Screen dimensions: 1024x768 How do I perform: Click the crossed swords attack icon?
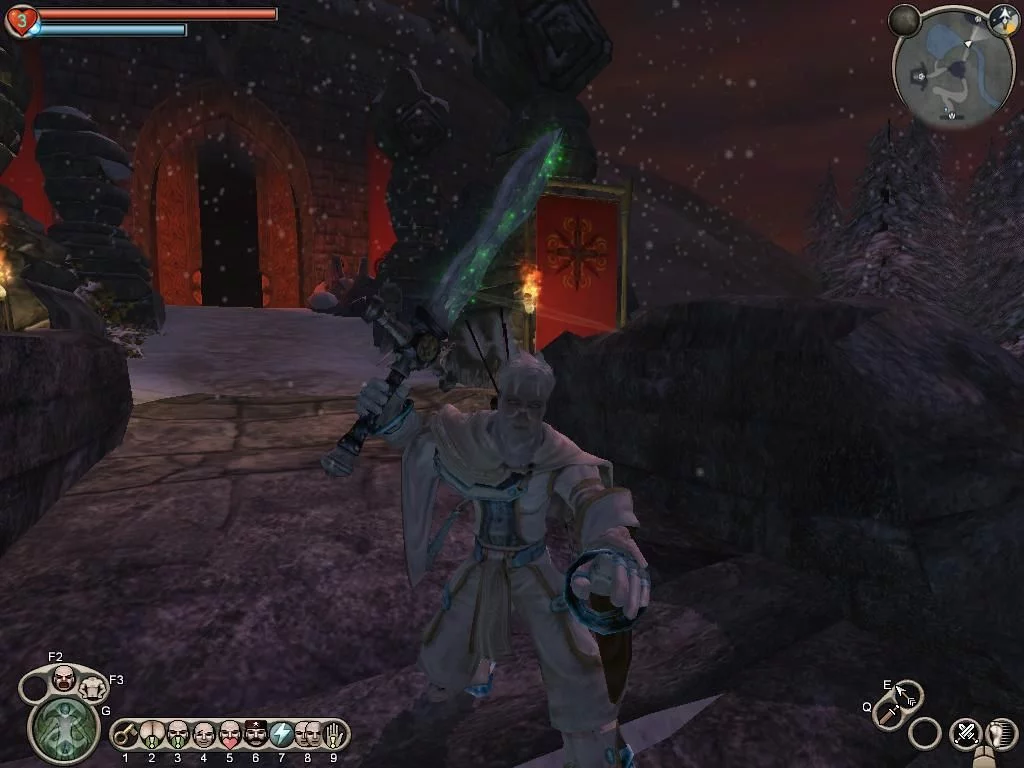click(x=965, y=733)
